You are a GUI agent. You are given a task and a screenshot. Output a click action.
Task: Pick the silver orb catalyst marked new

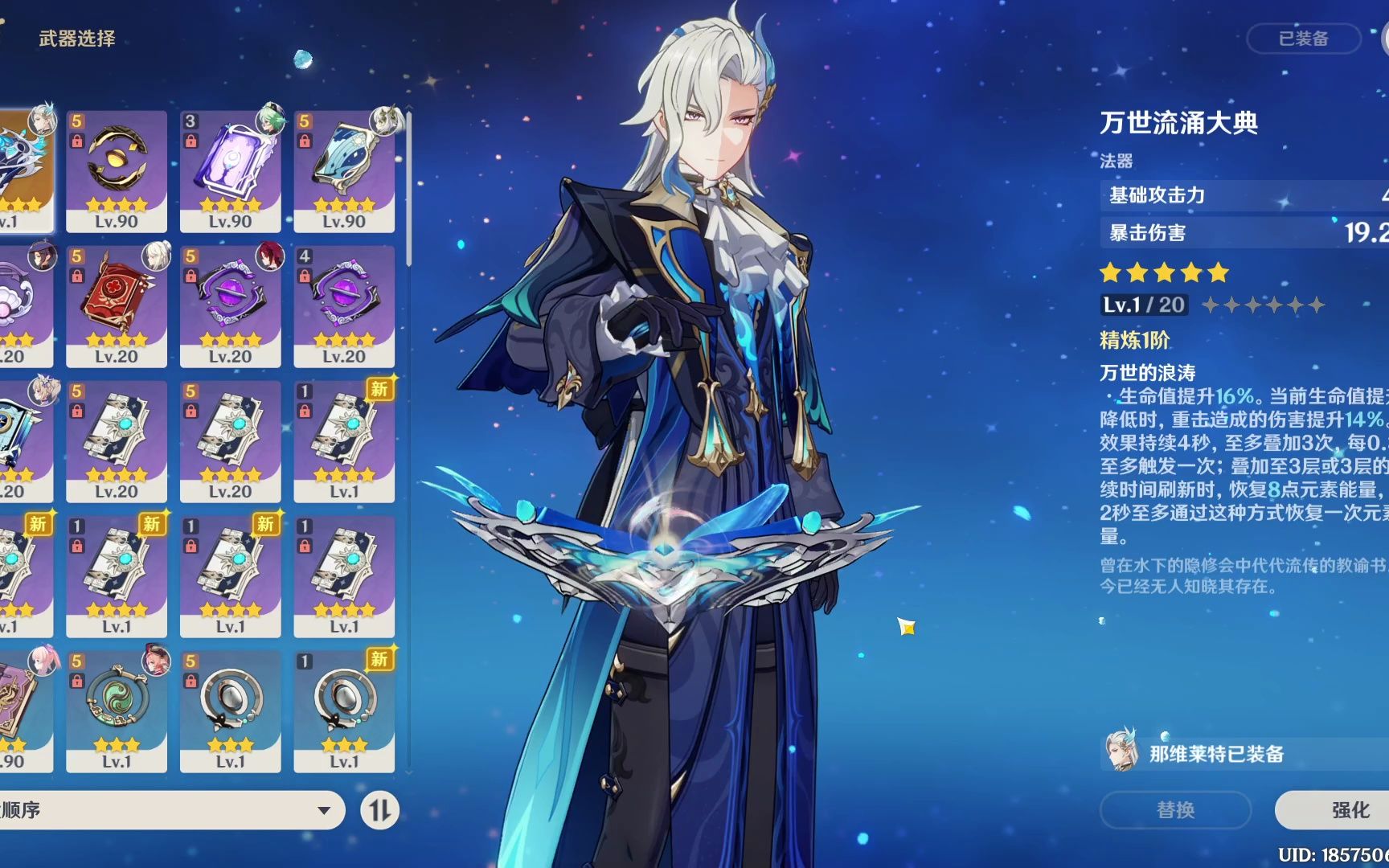(x=344, y=711)
